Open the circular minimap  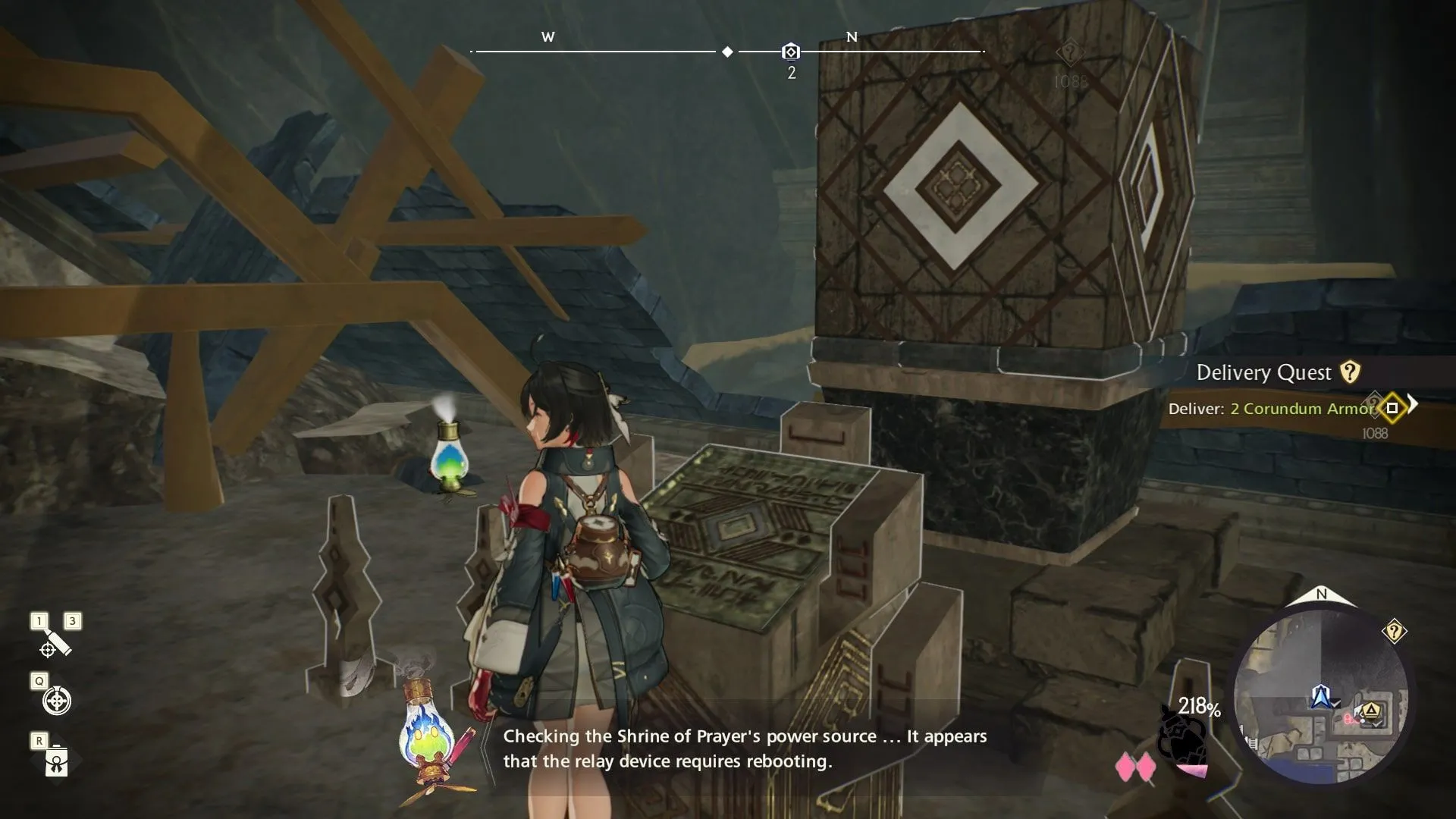[1320, 698]
